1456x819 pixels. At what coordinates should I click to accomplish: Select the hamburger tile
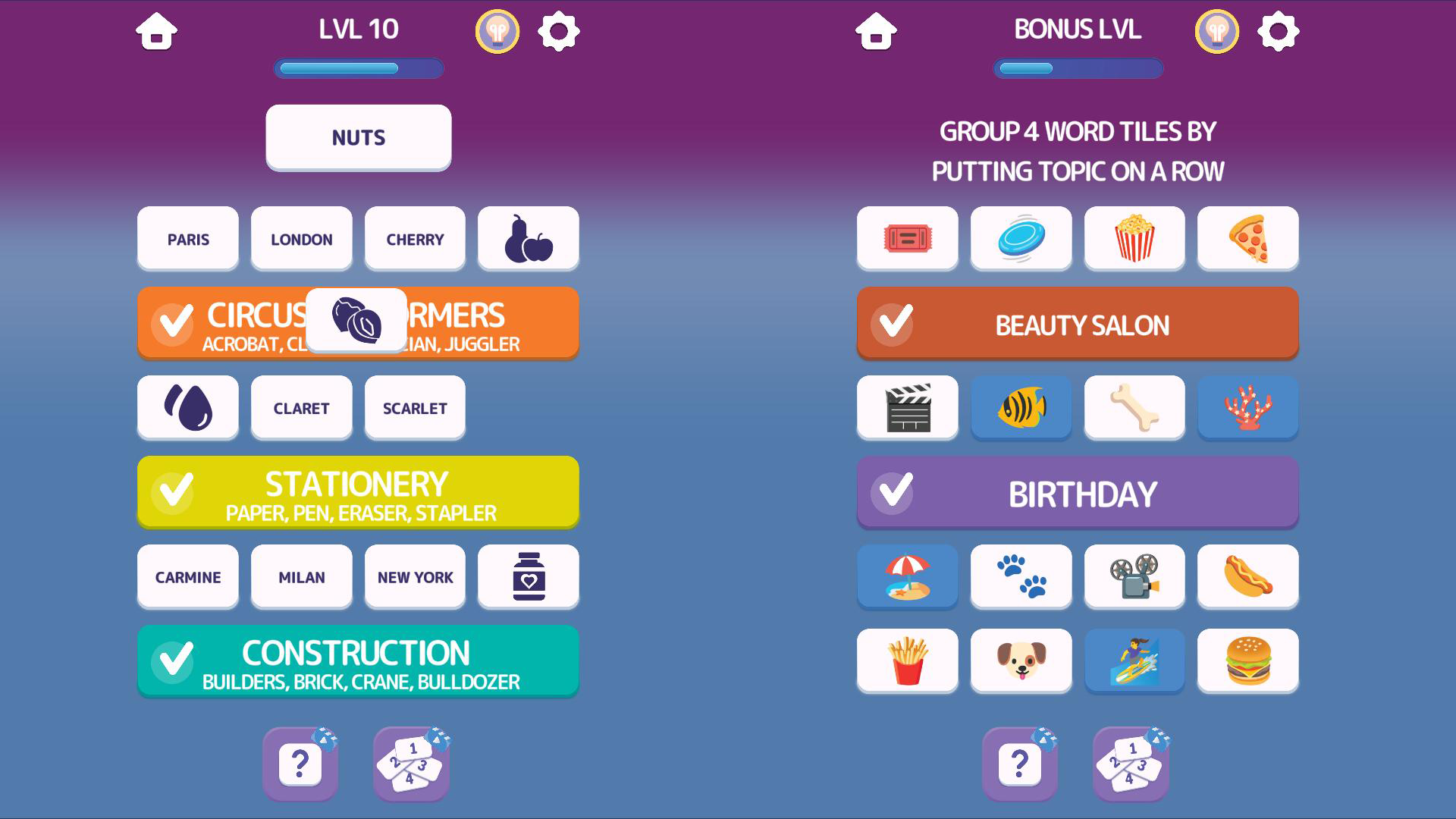[x=1247, y=661]
